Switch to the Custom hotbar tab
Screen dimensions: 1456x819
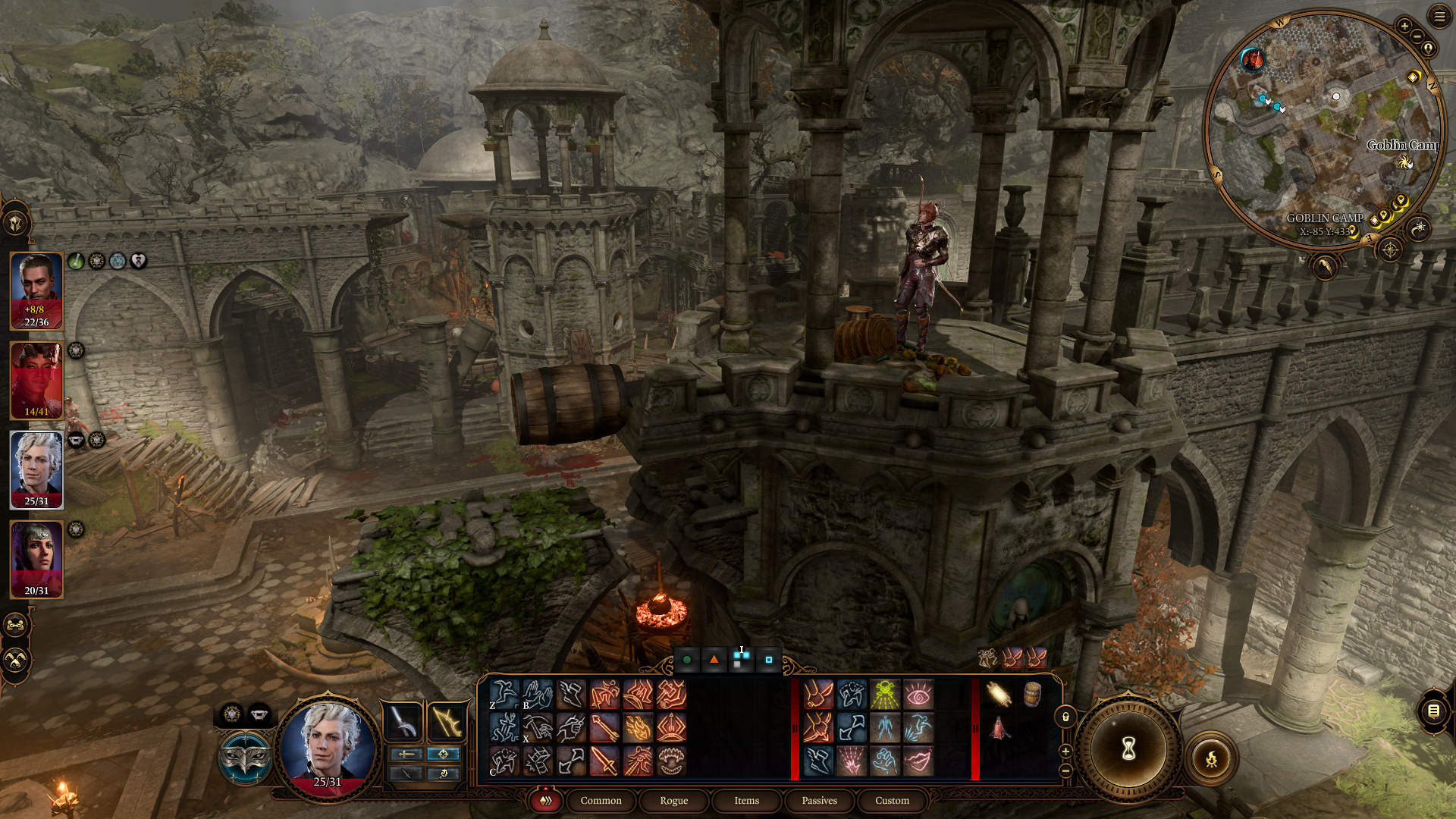point(892,801)
